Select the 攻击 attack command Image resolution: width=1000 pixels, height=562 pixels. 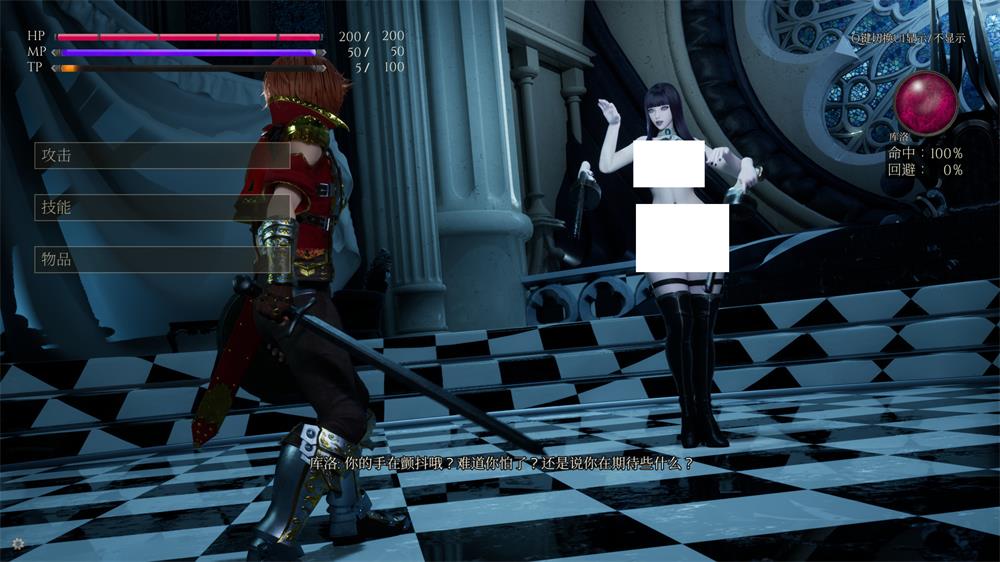[x=162, y=156]
